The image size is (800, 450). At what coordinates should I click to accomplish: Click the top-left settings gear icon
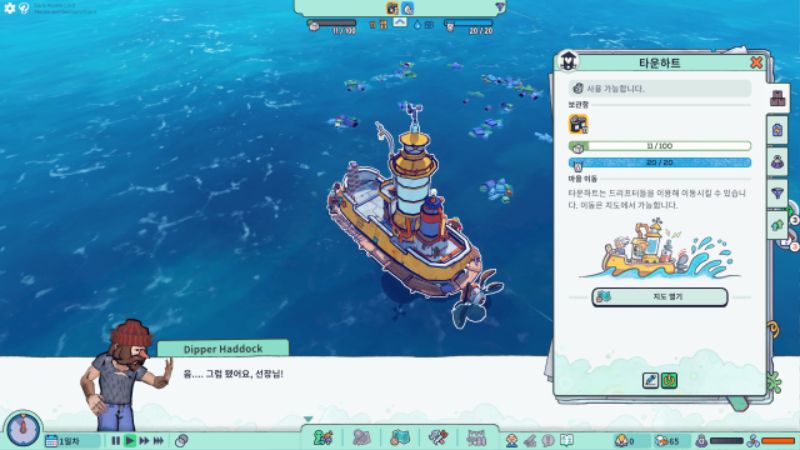[8, 8]
